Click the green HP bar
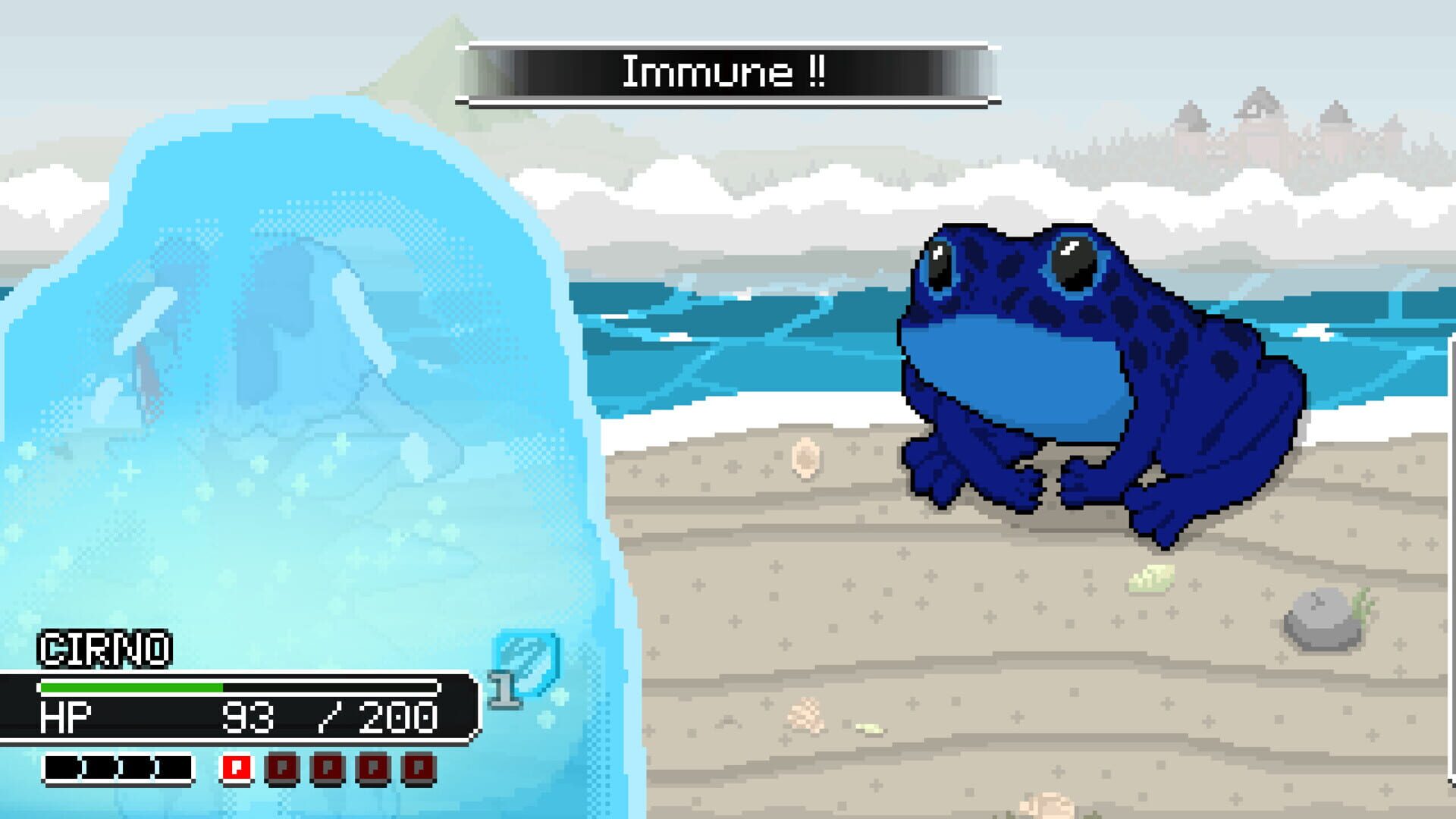This screenshot has width=1456, height=819. coord(129,686)
